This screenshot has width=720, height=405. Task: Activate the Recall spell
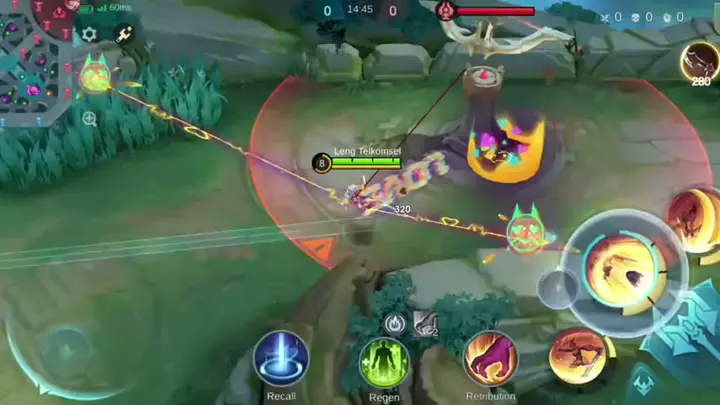(x=281, y=358)
